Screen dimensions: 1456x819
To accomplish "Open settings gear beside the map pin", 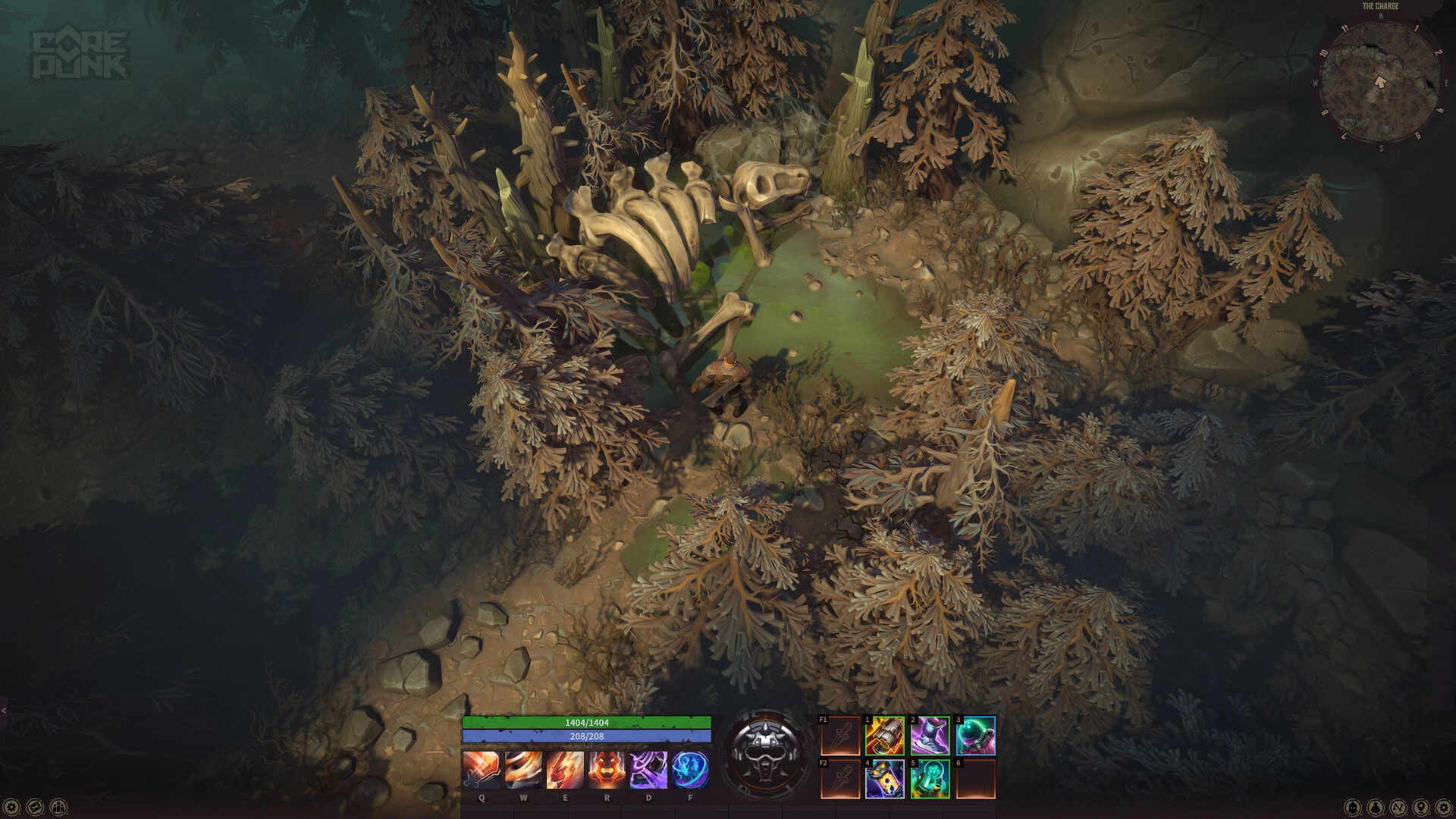I will tap(1444, 807).
